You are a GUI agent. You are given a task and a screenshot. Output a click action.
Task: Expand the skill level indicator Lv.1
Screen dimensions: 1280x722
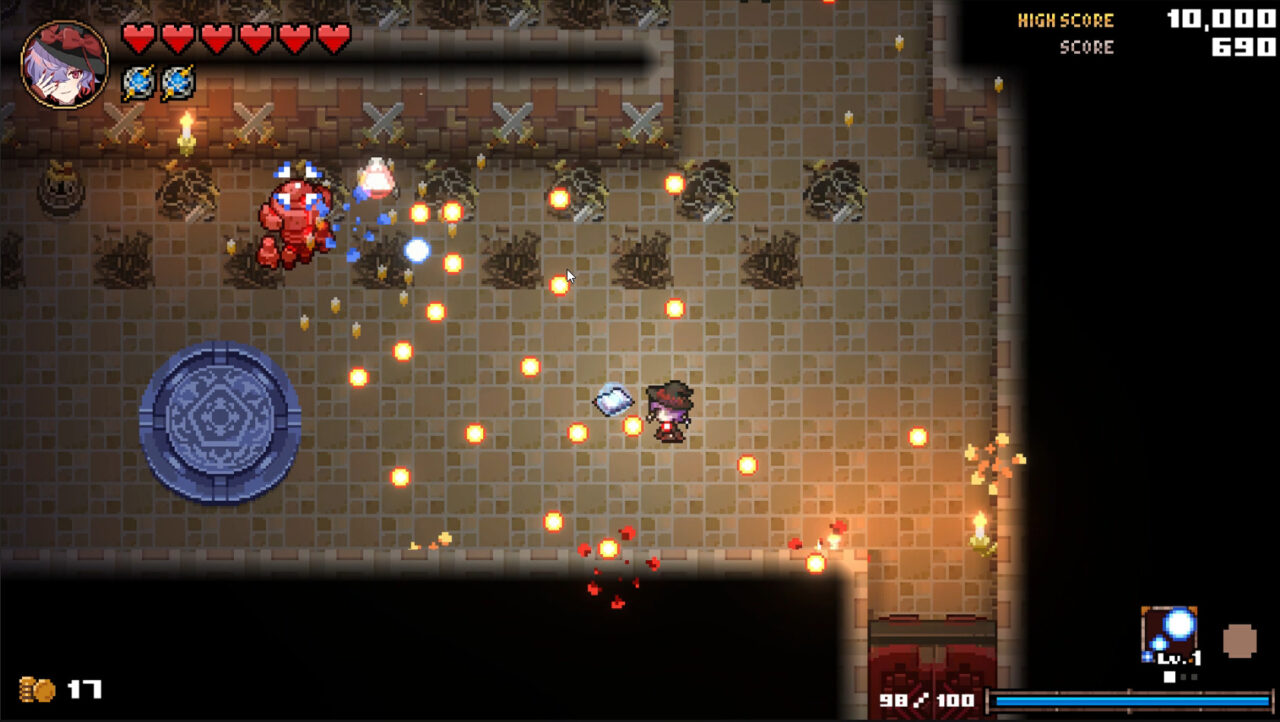point(1179,659)
